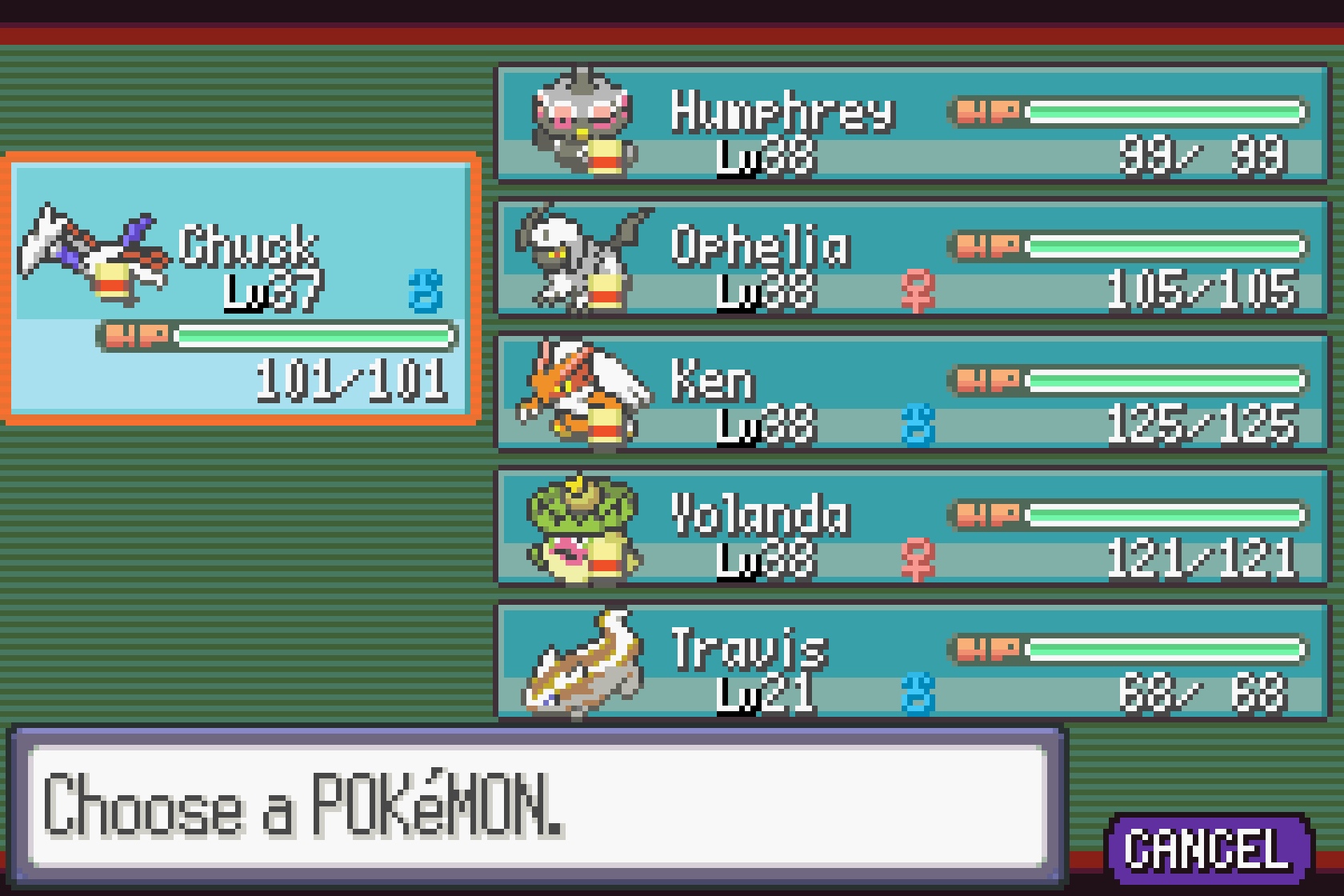
Task: Pick Ophelia's party slot
Action: [x=912, y=258]
